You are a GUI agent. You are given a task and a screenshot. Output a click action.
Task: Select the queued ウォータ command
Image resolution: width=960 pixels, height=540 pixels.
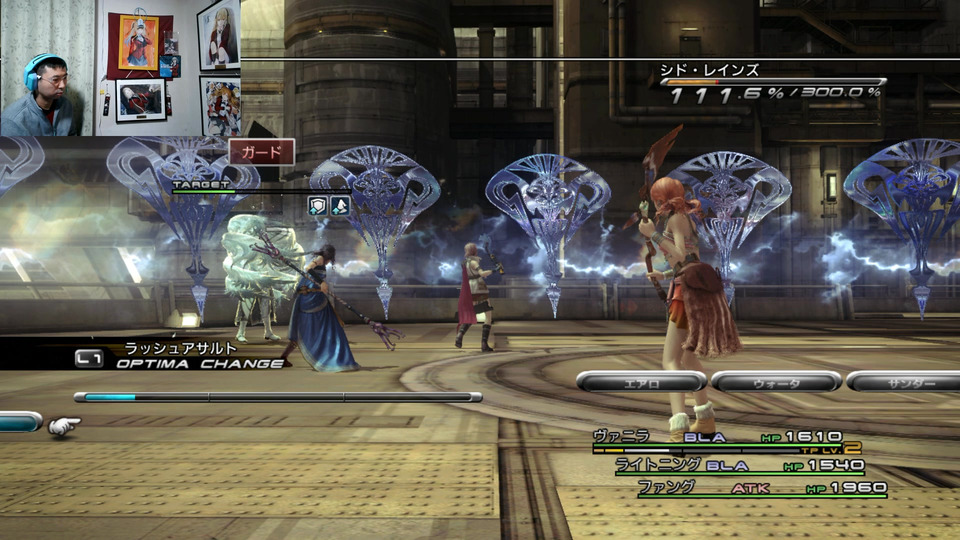pos(776,381)
